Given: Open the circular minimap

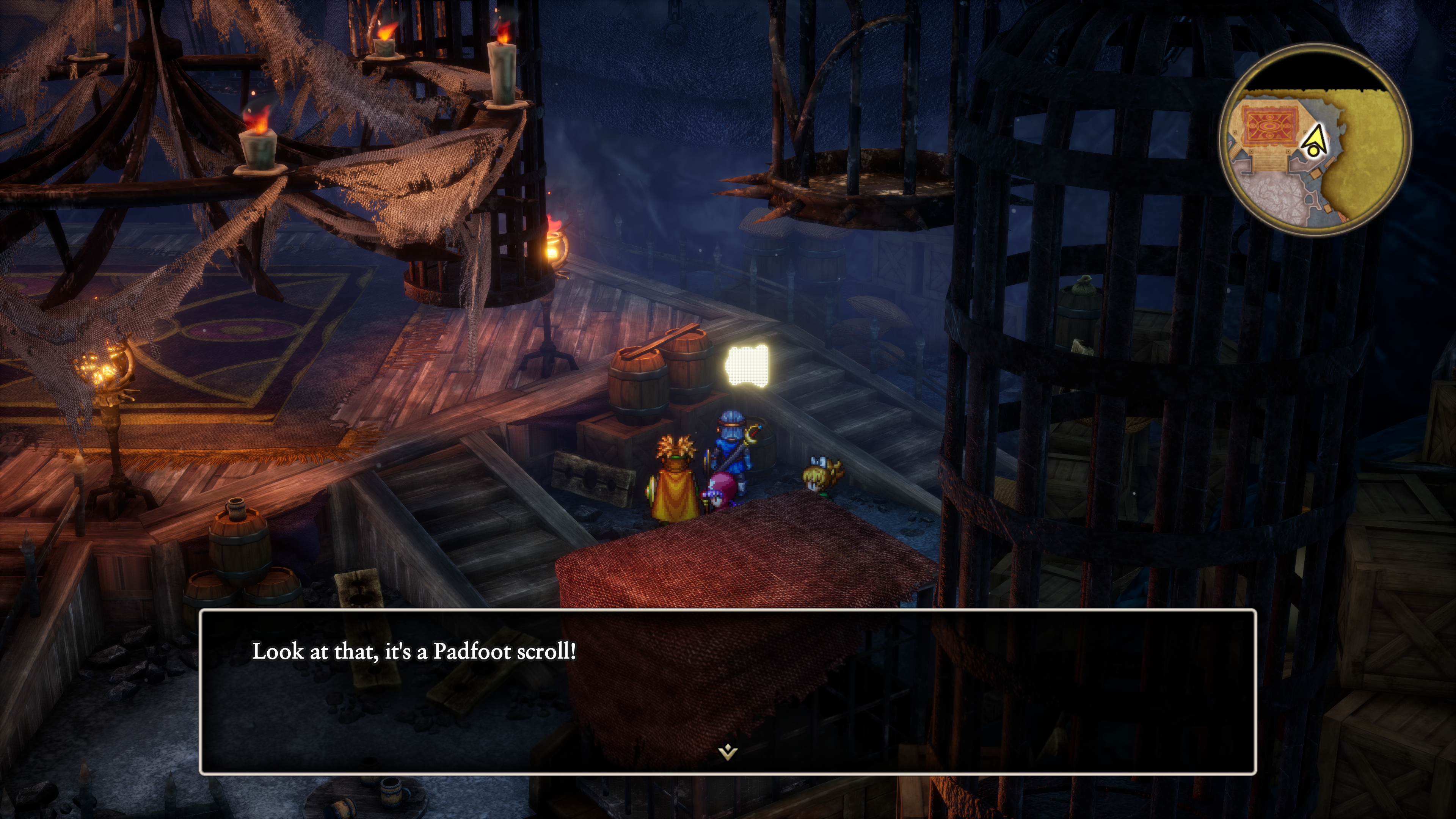Looking at the screenshot, I should 1315,140.
